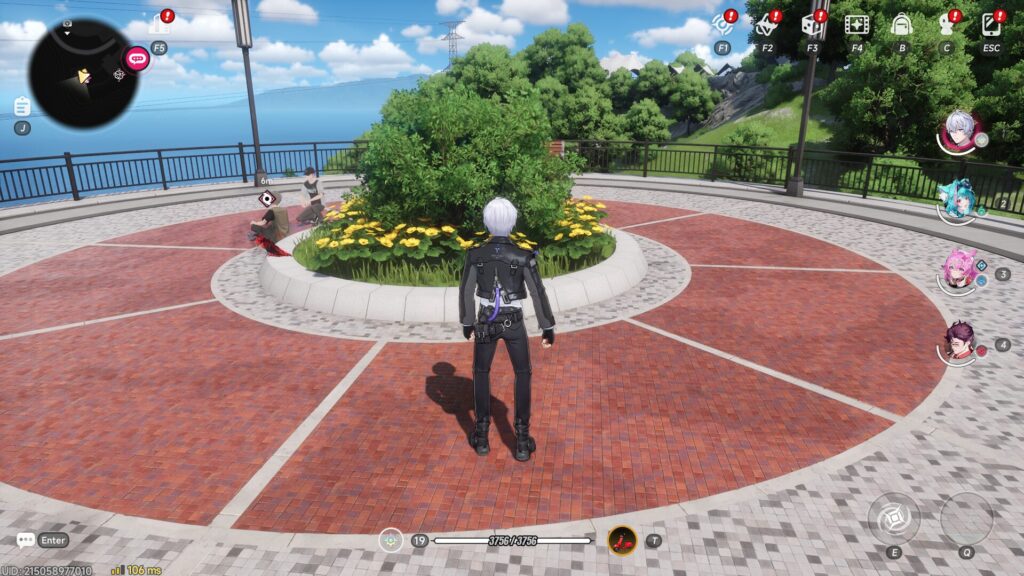Viewport: 1024px width, 576px height.
Task: Open the chat speech bubble
Action: [x=26, y=540]
